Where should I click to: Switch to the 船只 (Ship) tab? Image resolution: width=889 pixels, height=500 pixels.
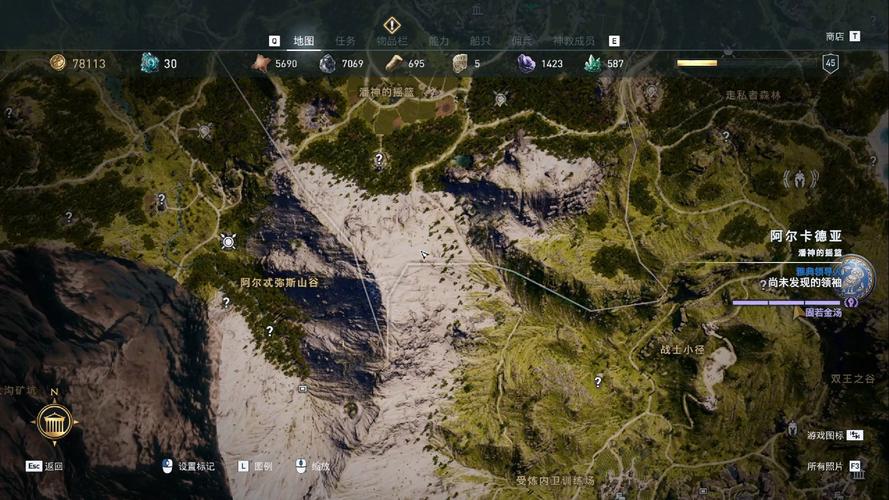481,41
